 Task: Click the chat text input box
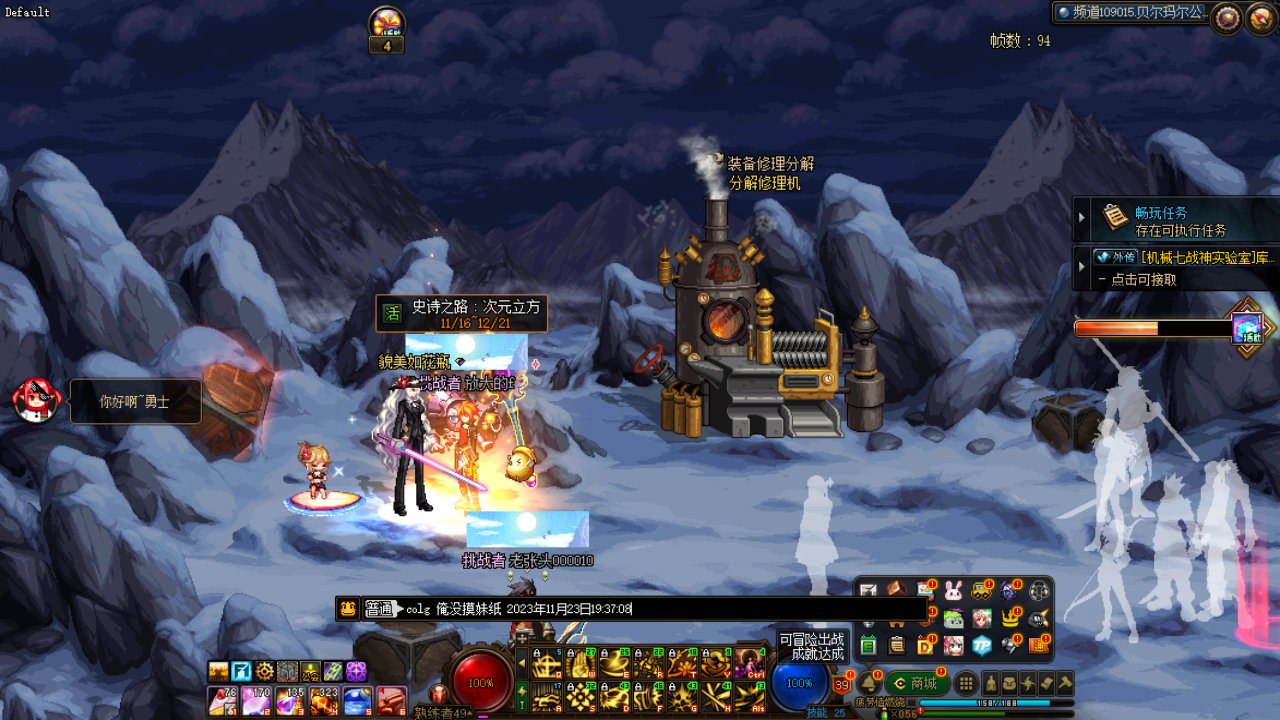(660, 608)
